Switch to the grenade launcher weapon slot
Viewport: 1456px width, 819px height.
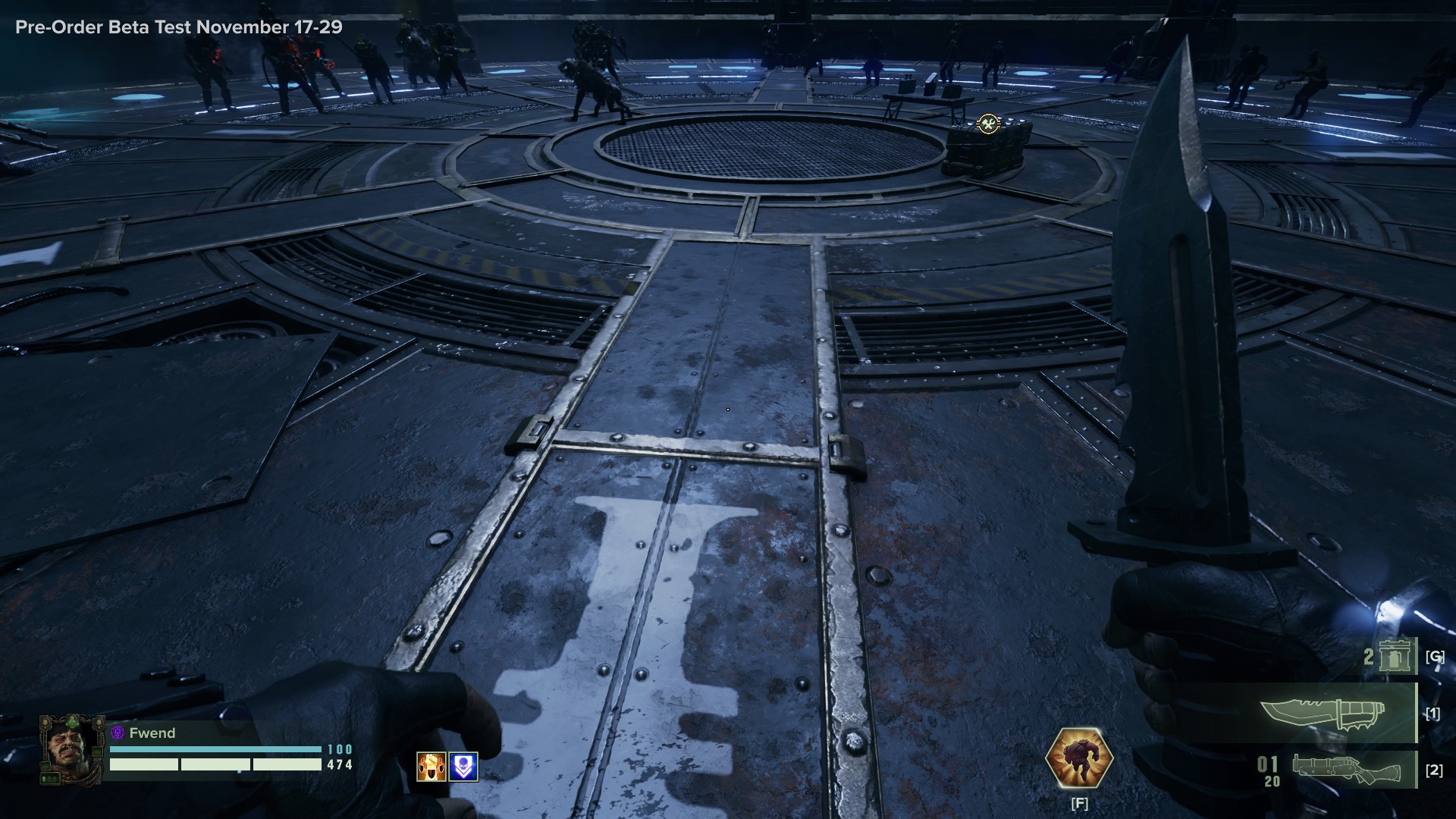coord(1346,770)
